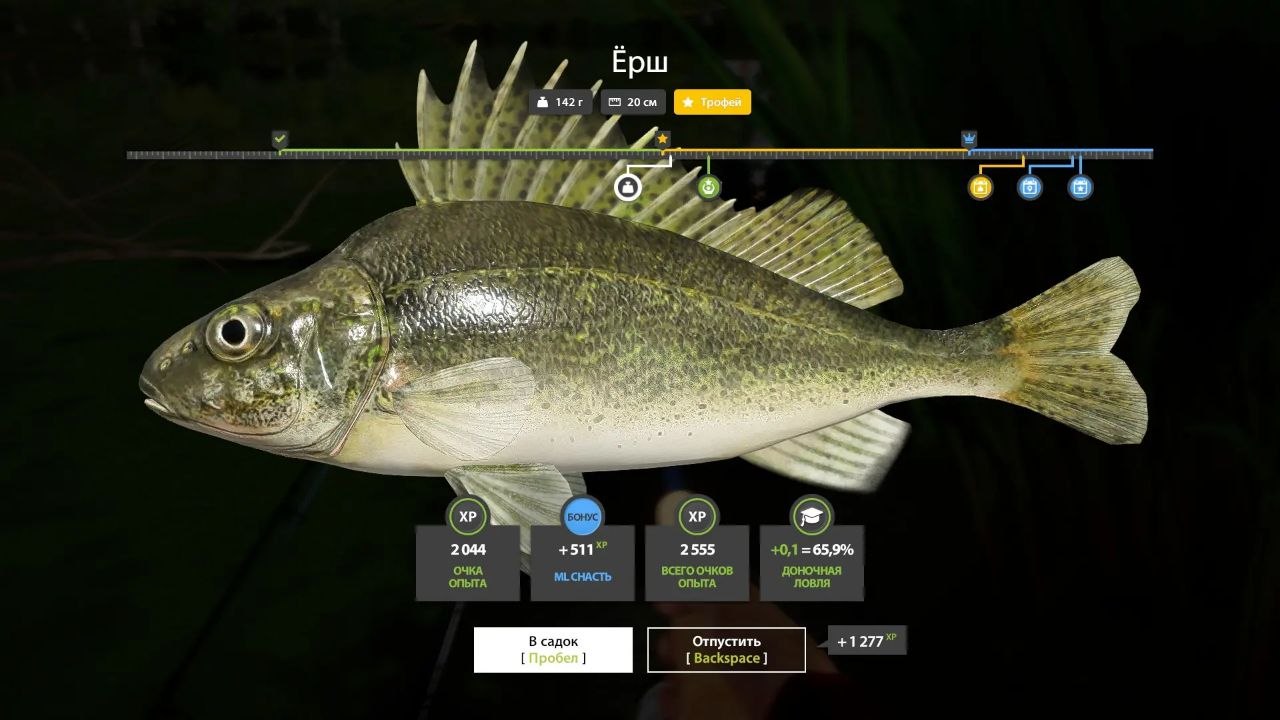
Task: Select the orange star trophy marker on the ruler
Action: (x=661, y=137)
